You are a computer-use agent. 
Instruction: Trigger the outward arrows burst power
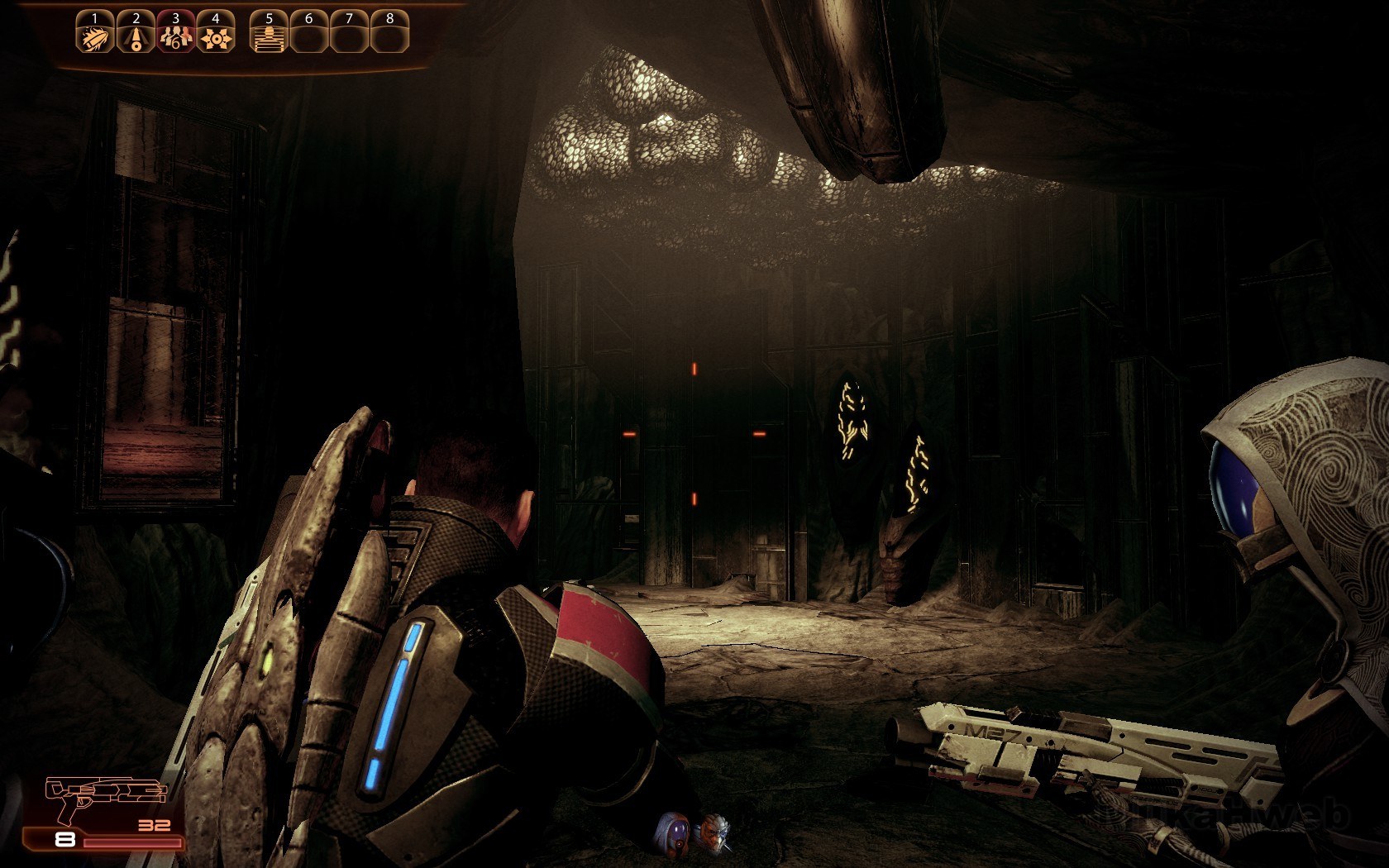[216, 36]
